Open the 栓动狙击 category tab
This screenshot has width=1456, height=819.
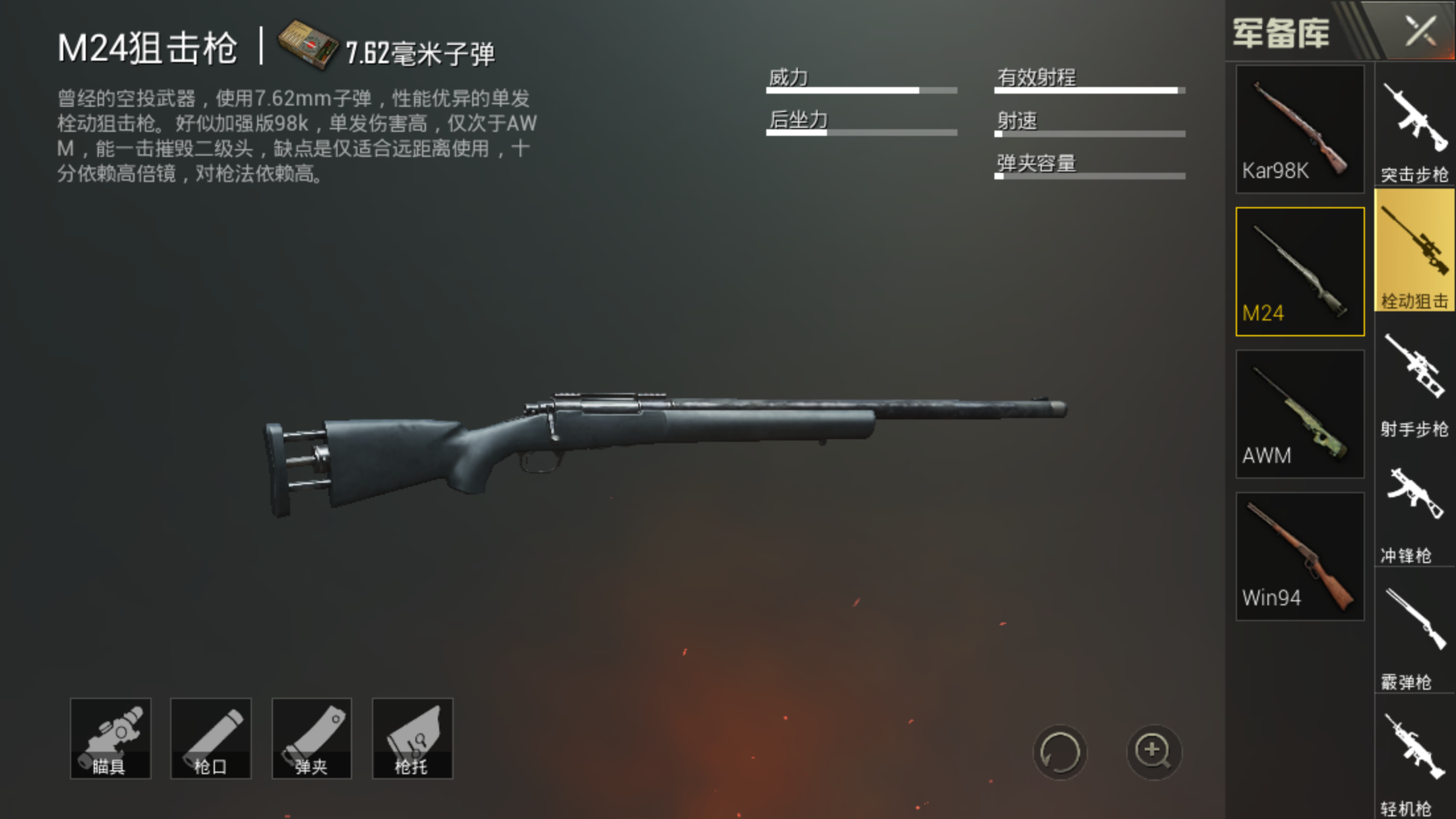[1415, 251]
